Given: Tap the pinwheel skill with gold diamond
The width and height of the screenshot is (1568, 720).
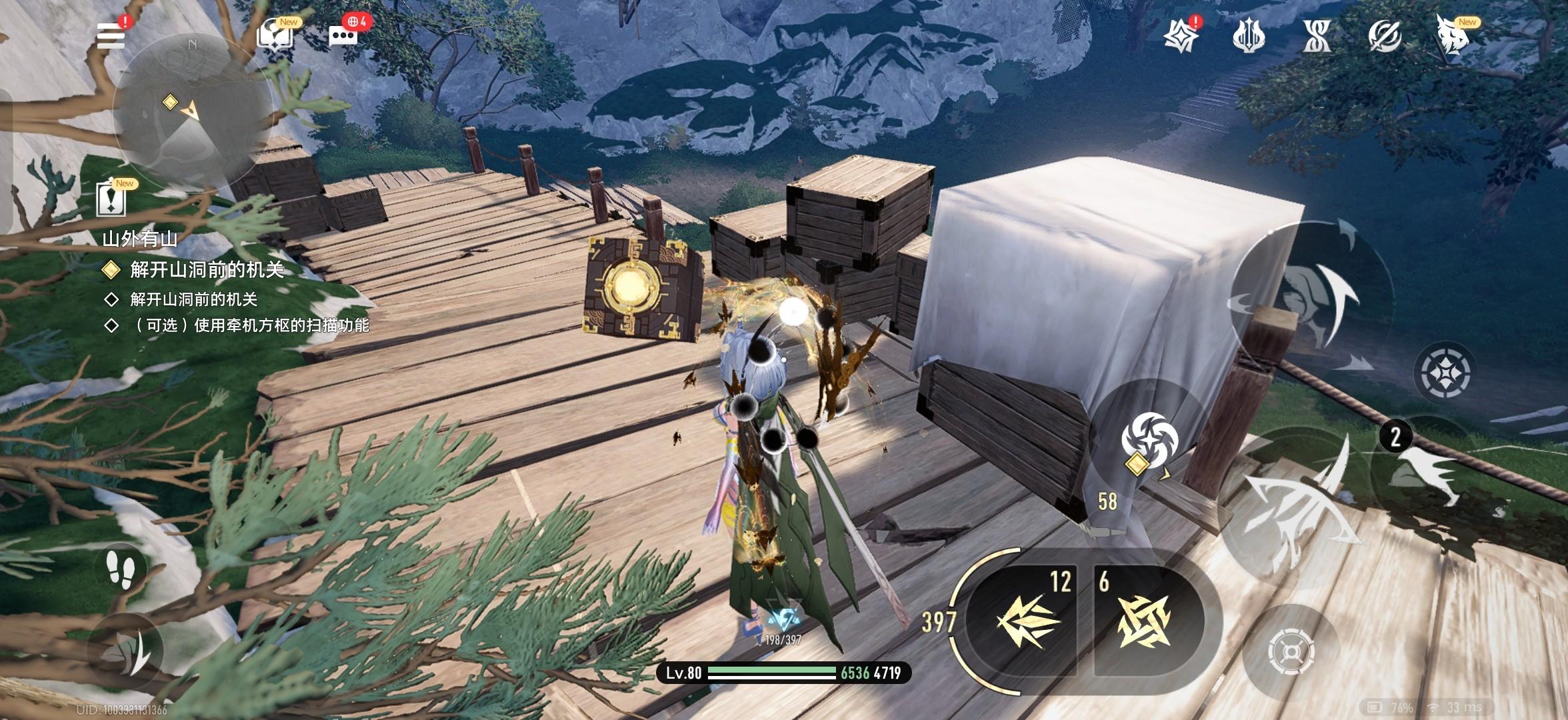Looking at the screenshot, I should tap(1149, 440).
